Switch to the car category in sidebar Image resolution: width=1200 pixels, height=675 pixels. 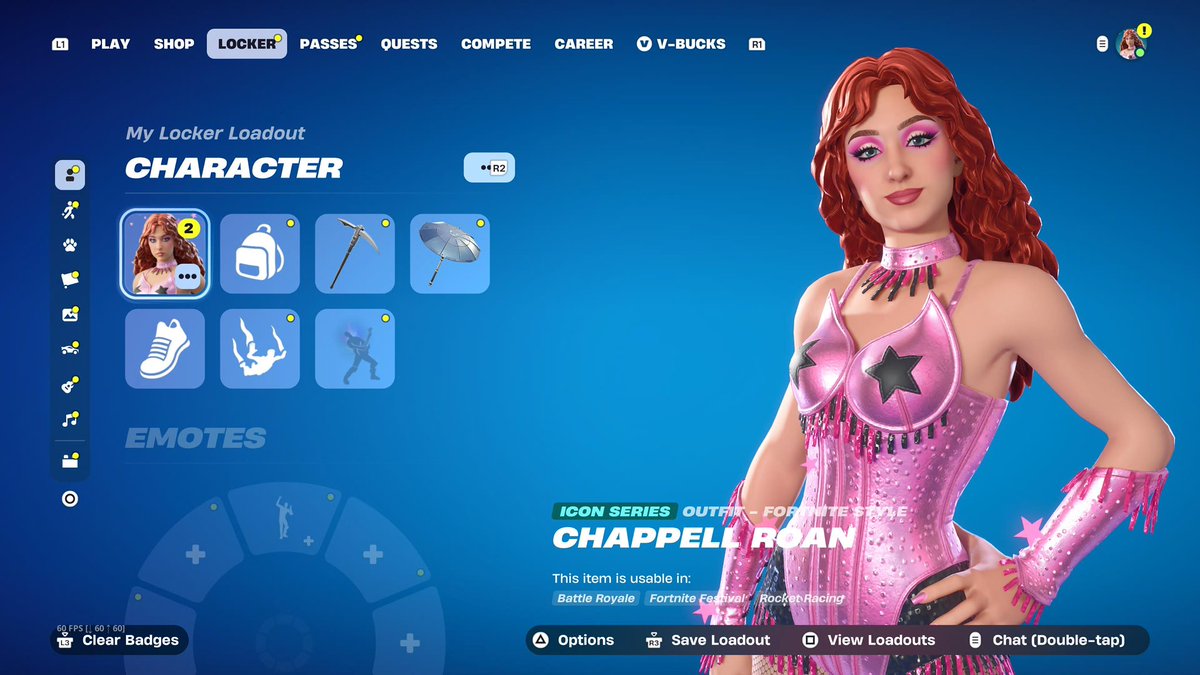pos(70,349)
